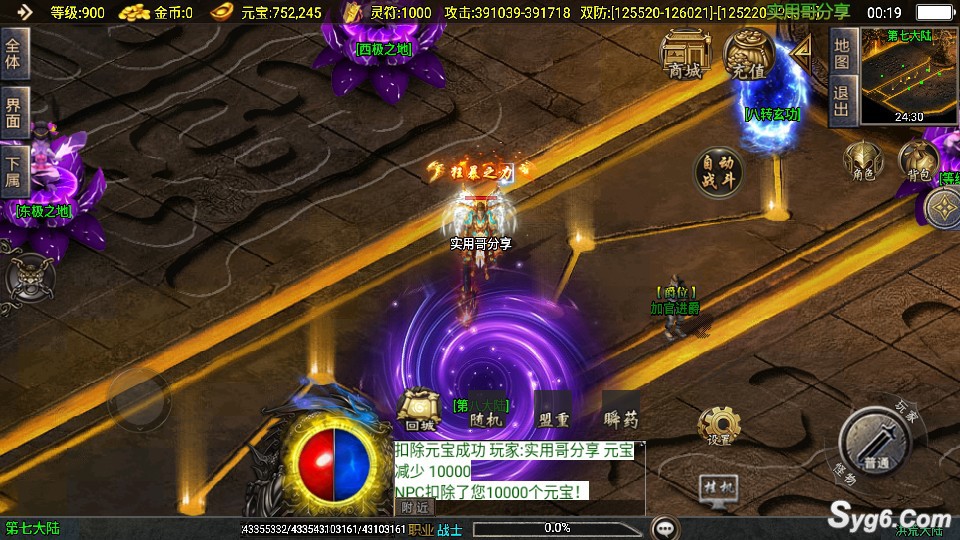
Task: Collapse the top menu with the triangle arrow
Action: [801, 49]
